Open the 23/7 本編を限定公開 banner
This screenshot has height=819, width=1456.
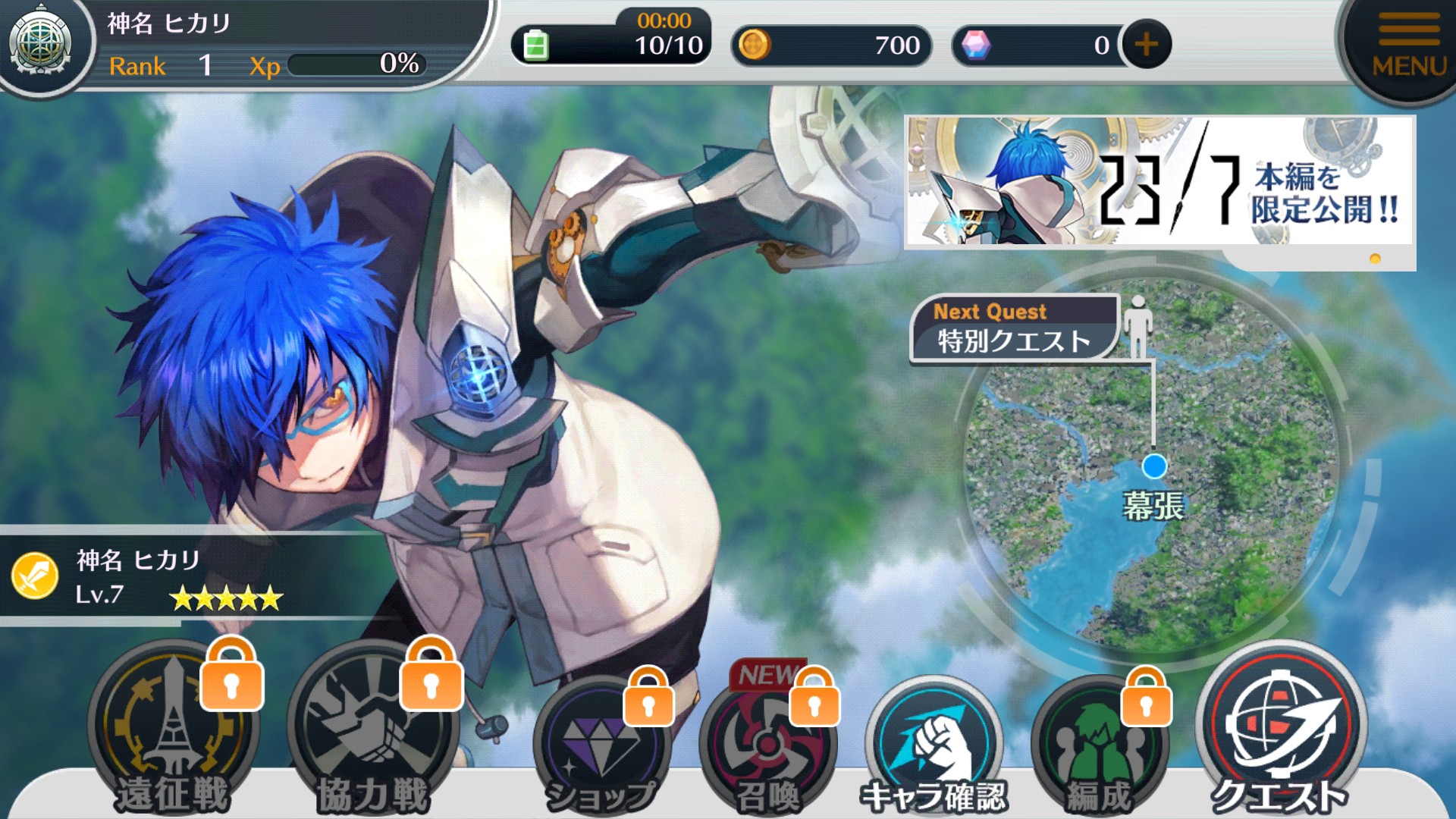click(1159, 182)
